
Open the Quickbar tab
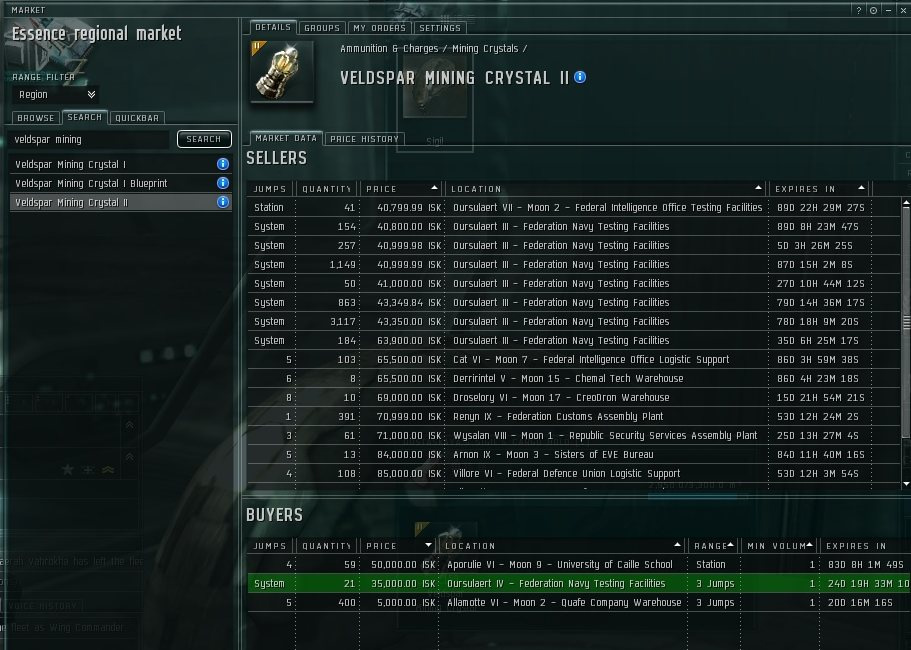coord(137,118)
